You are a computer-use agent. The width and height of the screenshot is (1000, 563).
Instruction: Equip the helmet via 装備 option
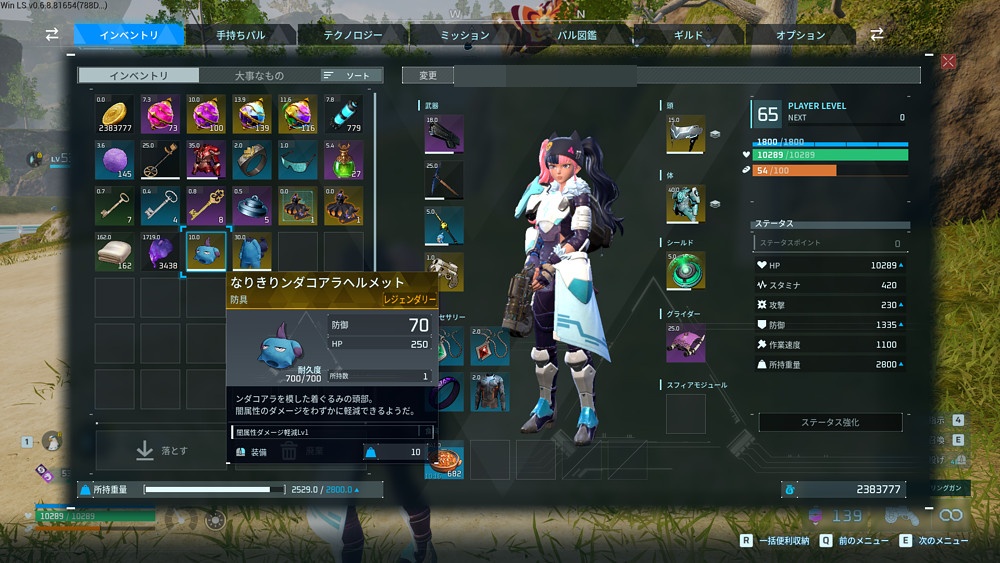pos(255,452)
